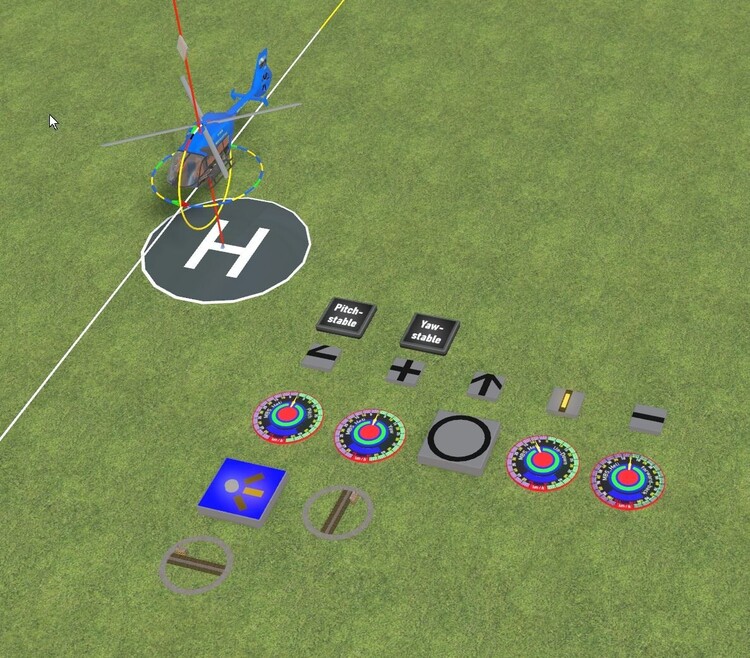Activate the up arrow tile
750x658 pixels.
[486, 384]
